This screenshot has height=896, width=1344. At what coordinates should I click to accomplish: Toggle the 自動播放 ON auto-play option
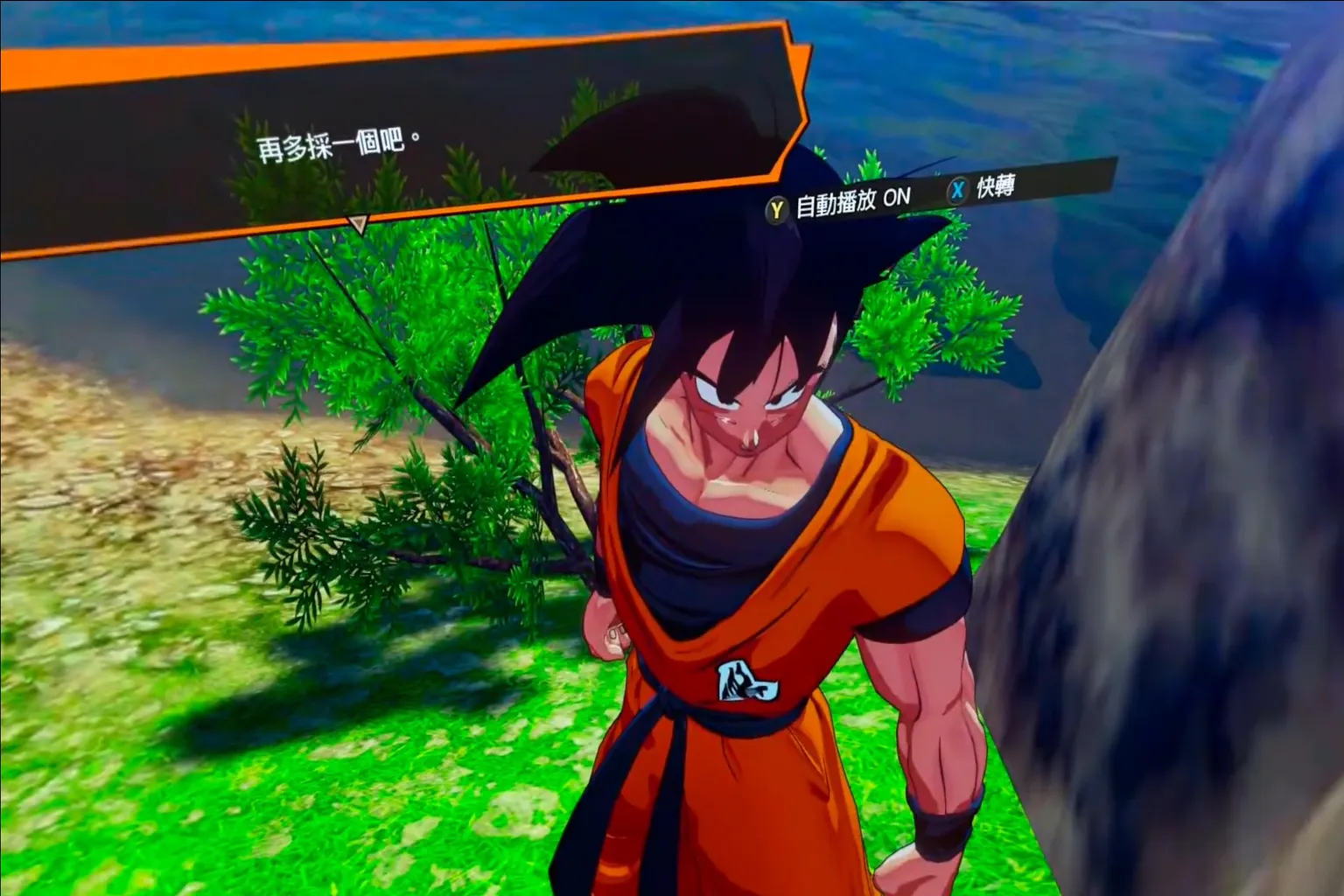click(x=840, y=204)
